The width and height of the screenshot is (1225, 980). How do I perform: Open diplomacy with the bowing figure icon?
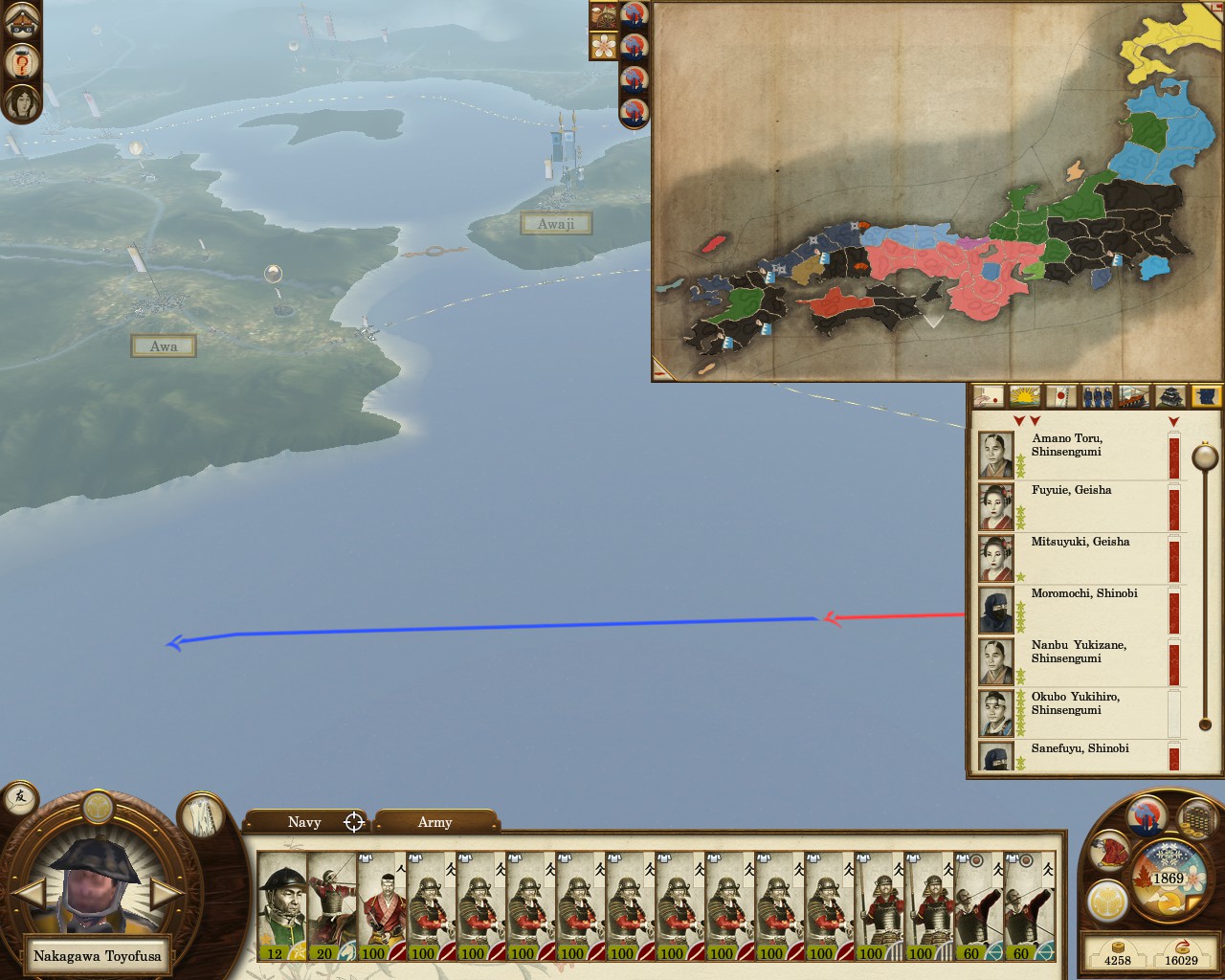(x=1108, y=850)
